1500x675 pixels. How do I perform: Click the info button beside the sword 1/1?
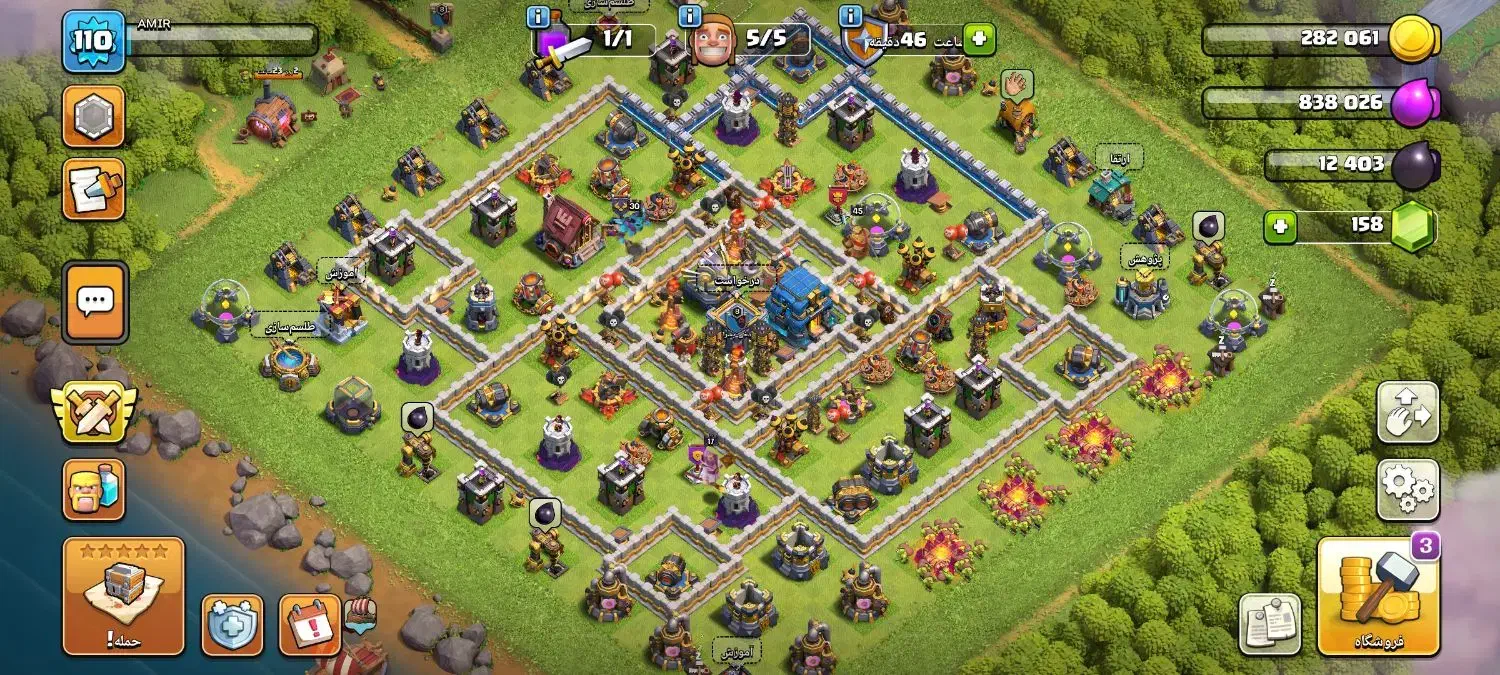[x=538, y=17]
